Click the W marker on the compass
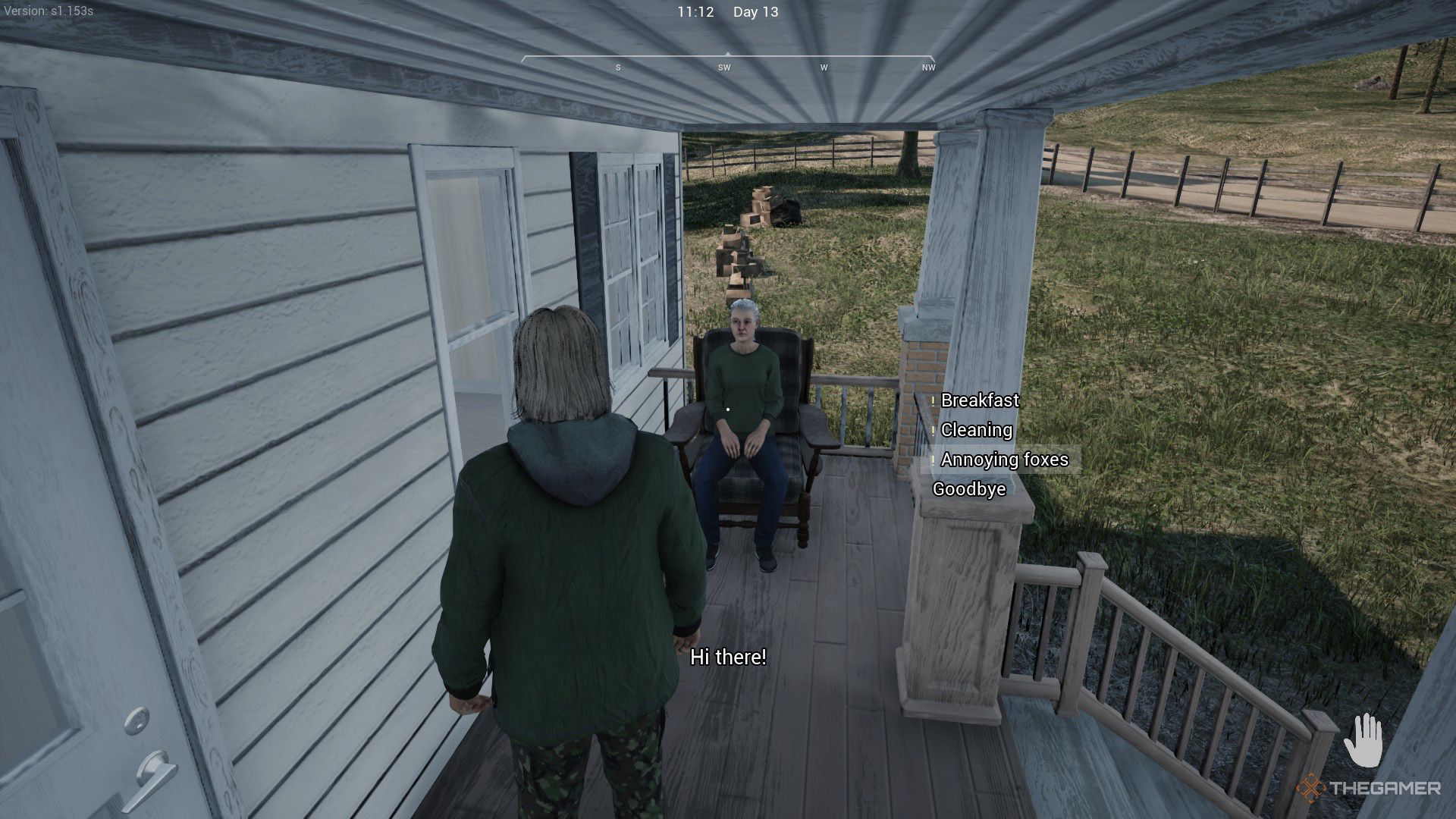 tap(824, 67)
